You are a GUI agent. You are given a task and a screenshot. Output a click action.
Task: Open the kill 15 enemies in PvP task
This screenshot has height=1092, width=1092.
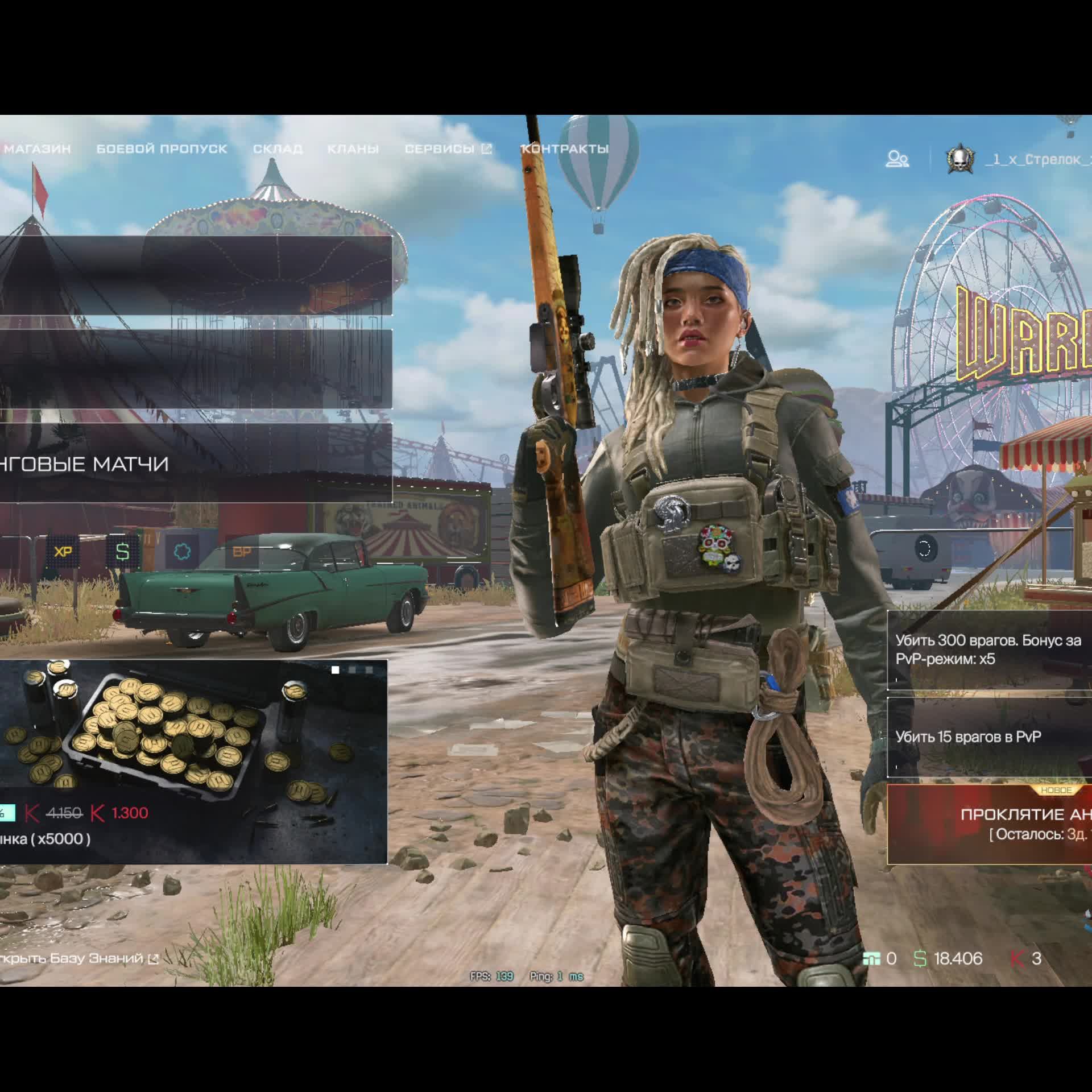[988, 737]
